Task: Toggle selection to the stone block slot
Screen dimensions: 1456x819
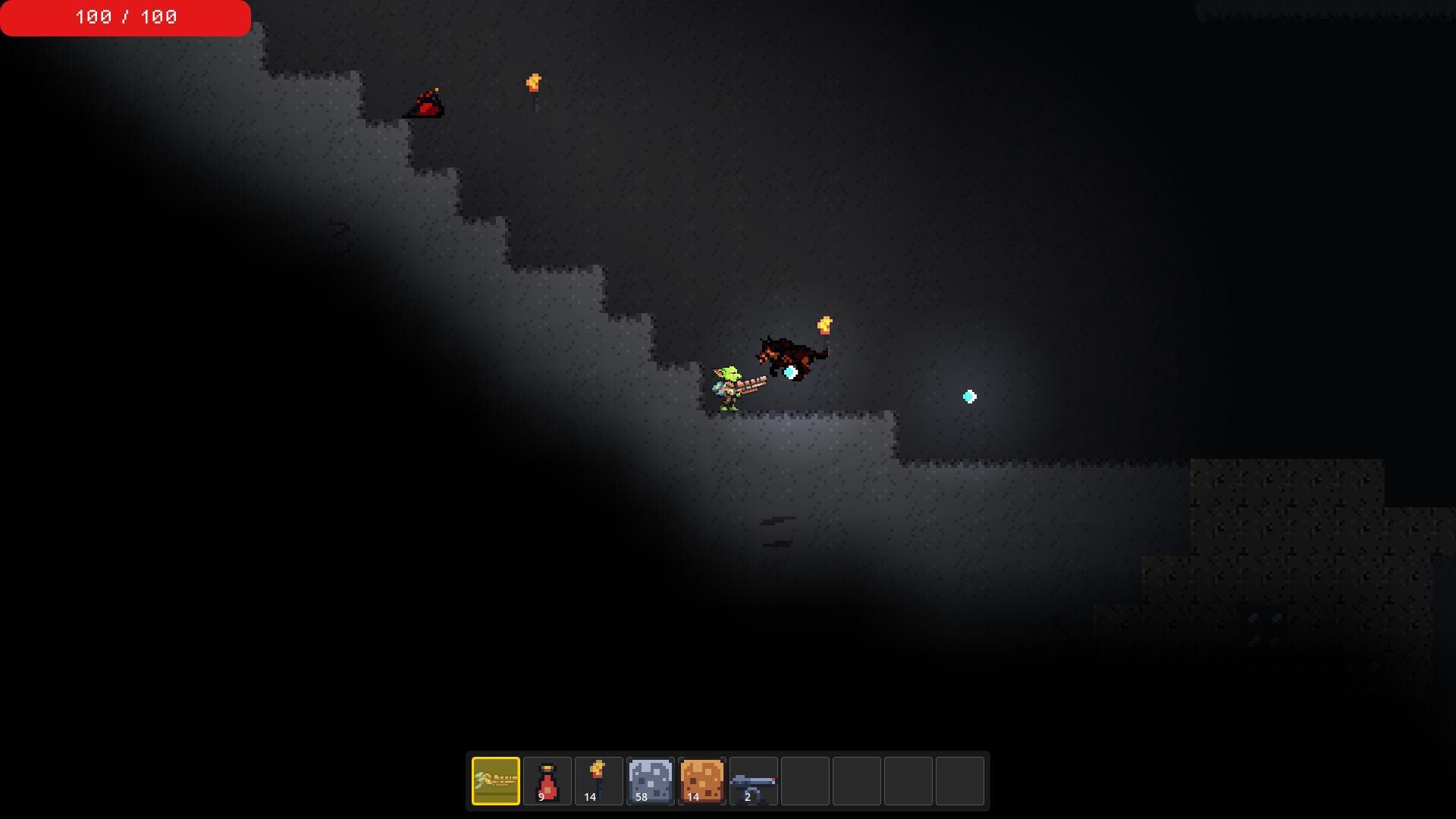Action: click(x=649, y=781)
